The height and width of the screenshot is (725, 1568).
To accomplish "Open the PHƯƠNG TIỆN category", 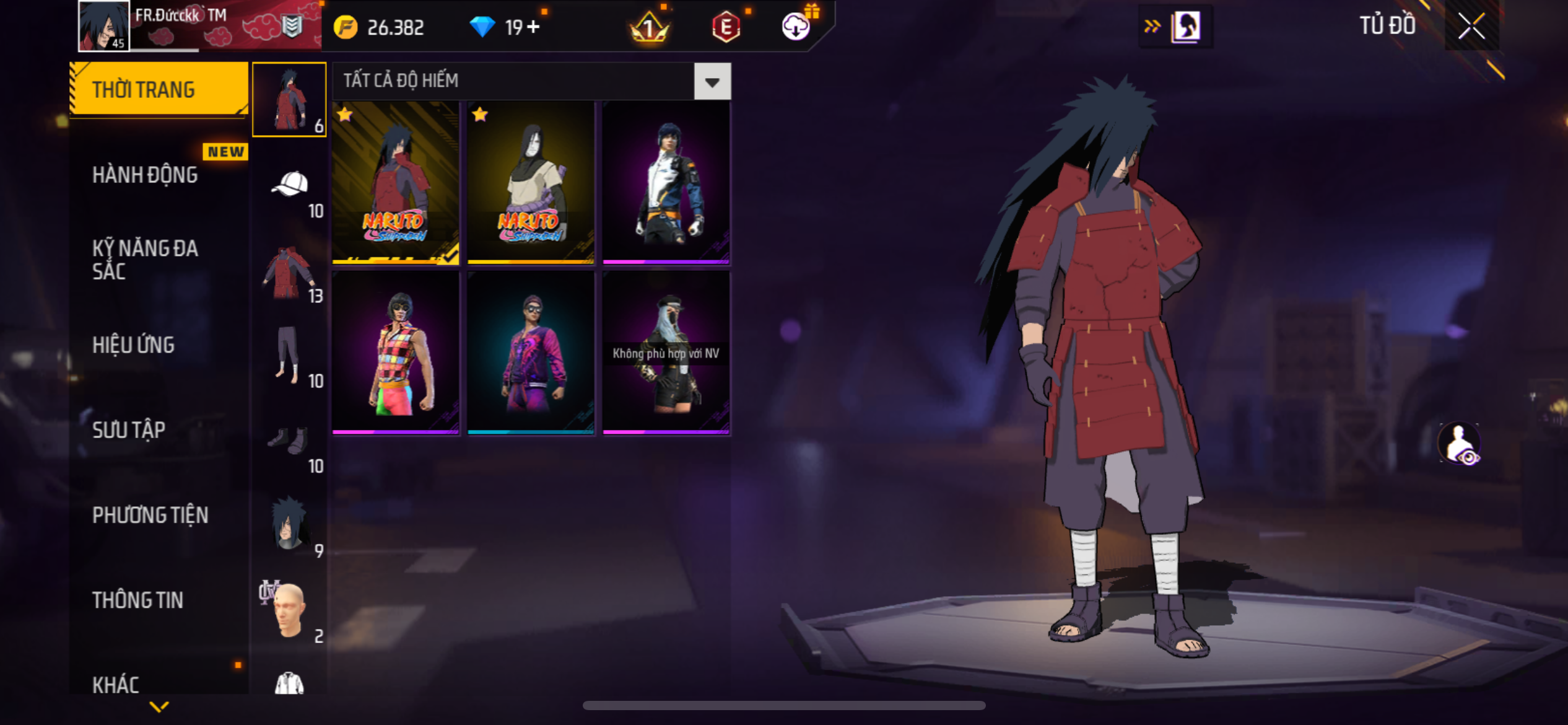I will (150, 515).
